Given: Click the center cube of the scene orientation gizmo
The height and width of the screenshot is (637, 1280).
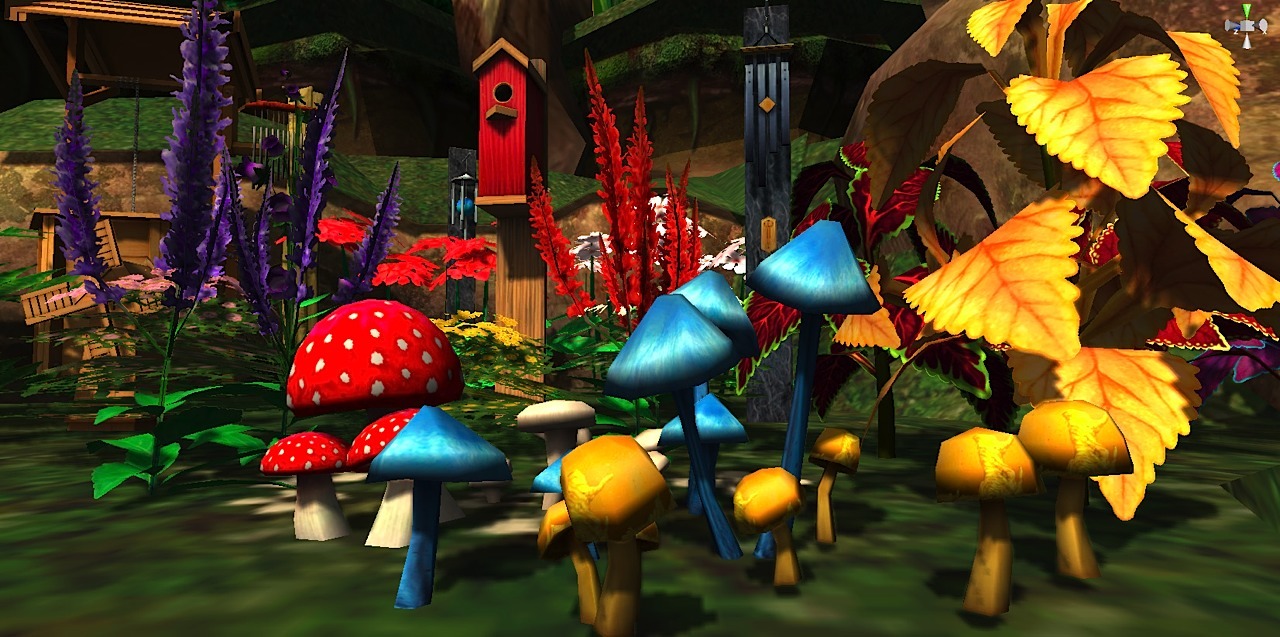Looking at the screenshot, I should [1246, 25].
